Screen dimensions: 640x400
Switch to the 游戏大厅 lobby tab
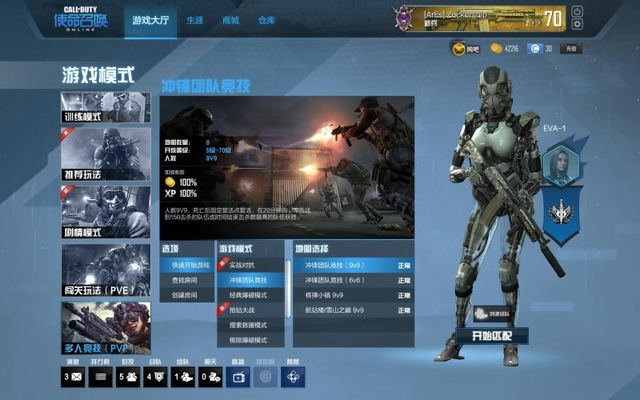pyautogui.click(x=151, y=20)
